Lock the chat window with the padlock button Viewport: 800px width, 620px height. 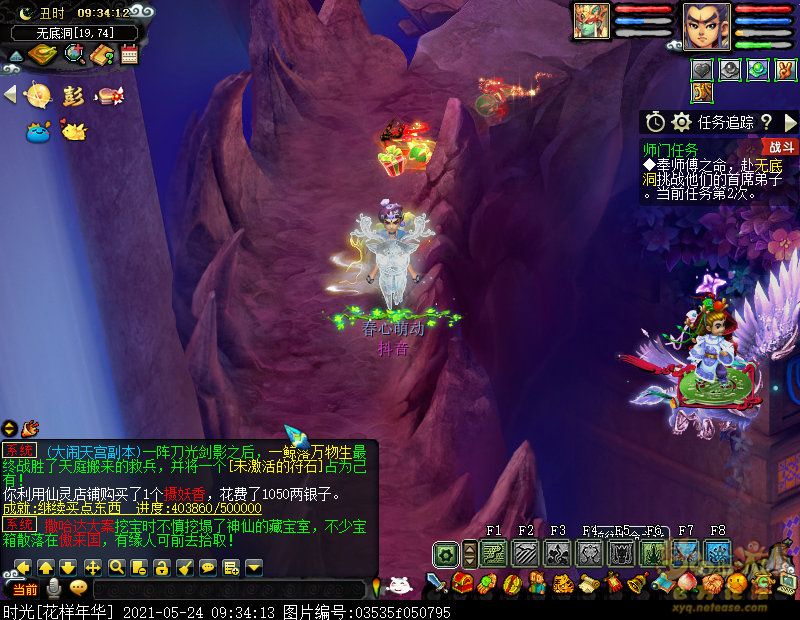161,567
